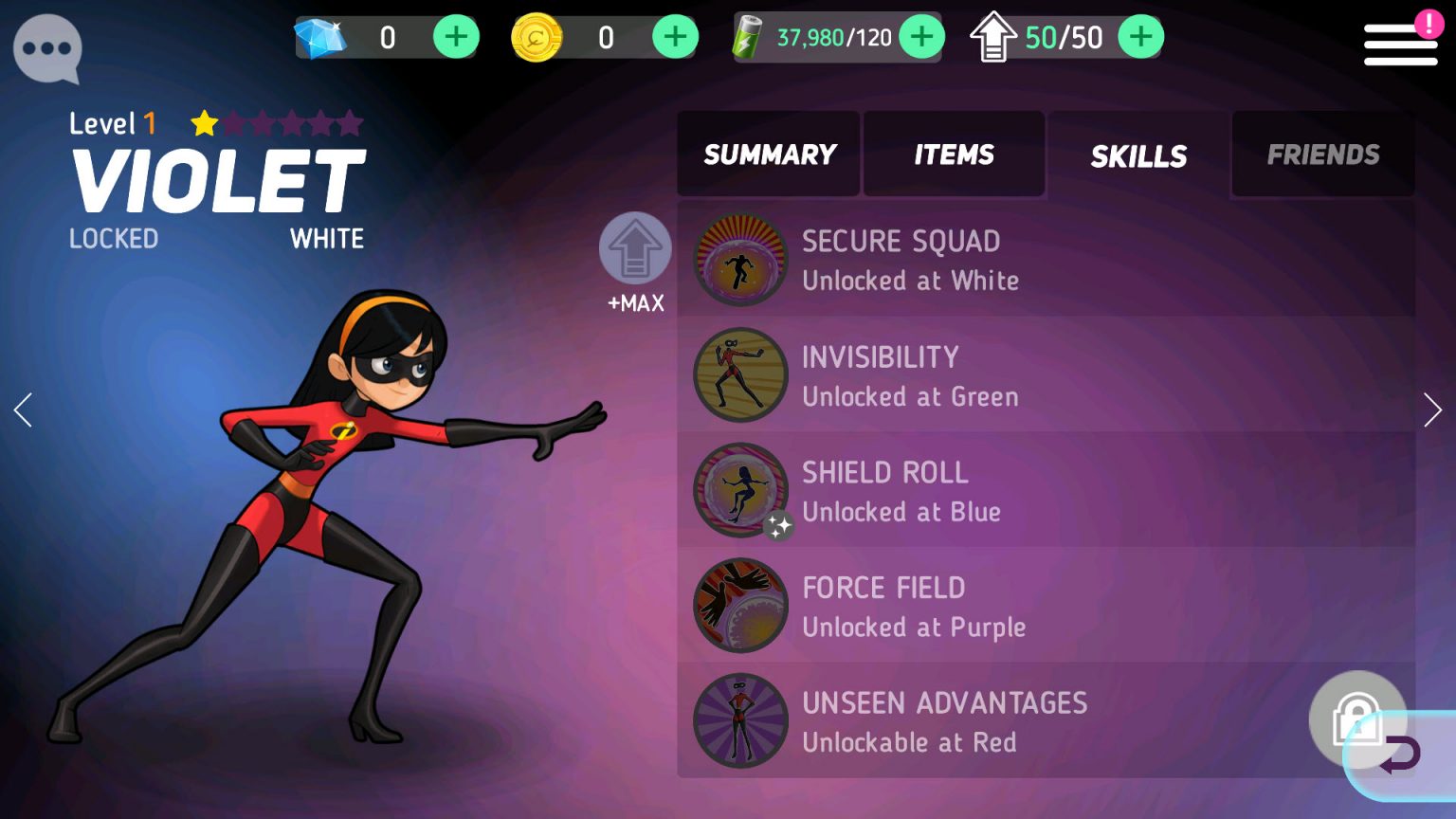Open the chat bubble icon
Image resolution: width=1456 pixels, height=819 pixels.
pyautogui.click(x=46, y=49)
